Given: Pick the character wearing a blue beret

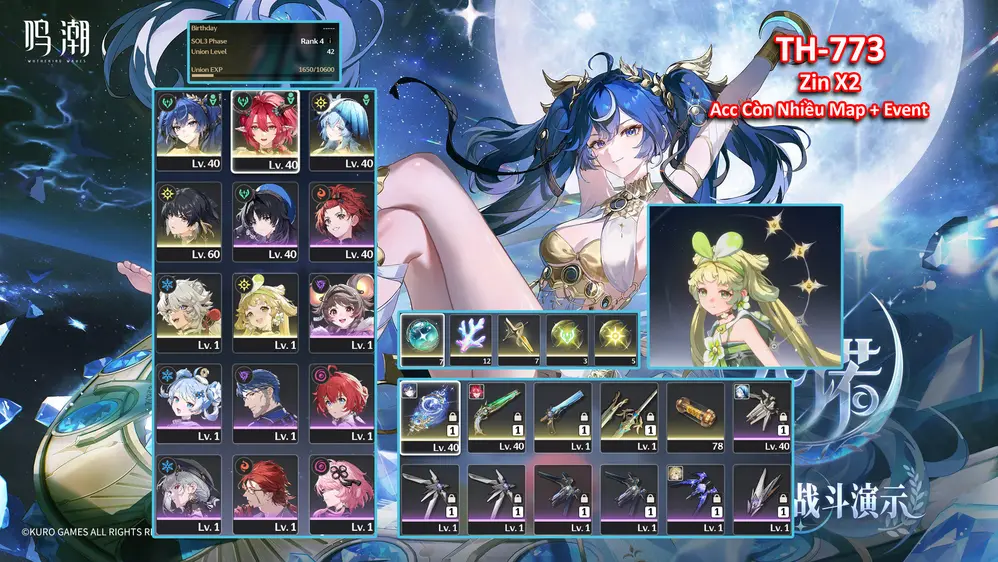Looking at the screenshot, I should [x=265, y=222].
